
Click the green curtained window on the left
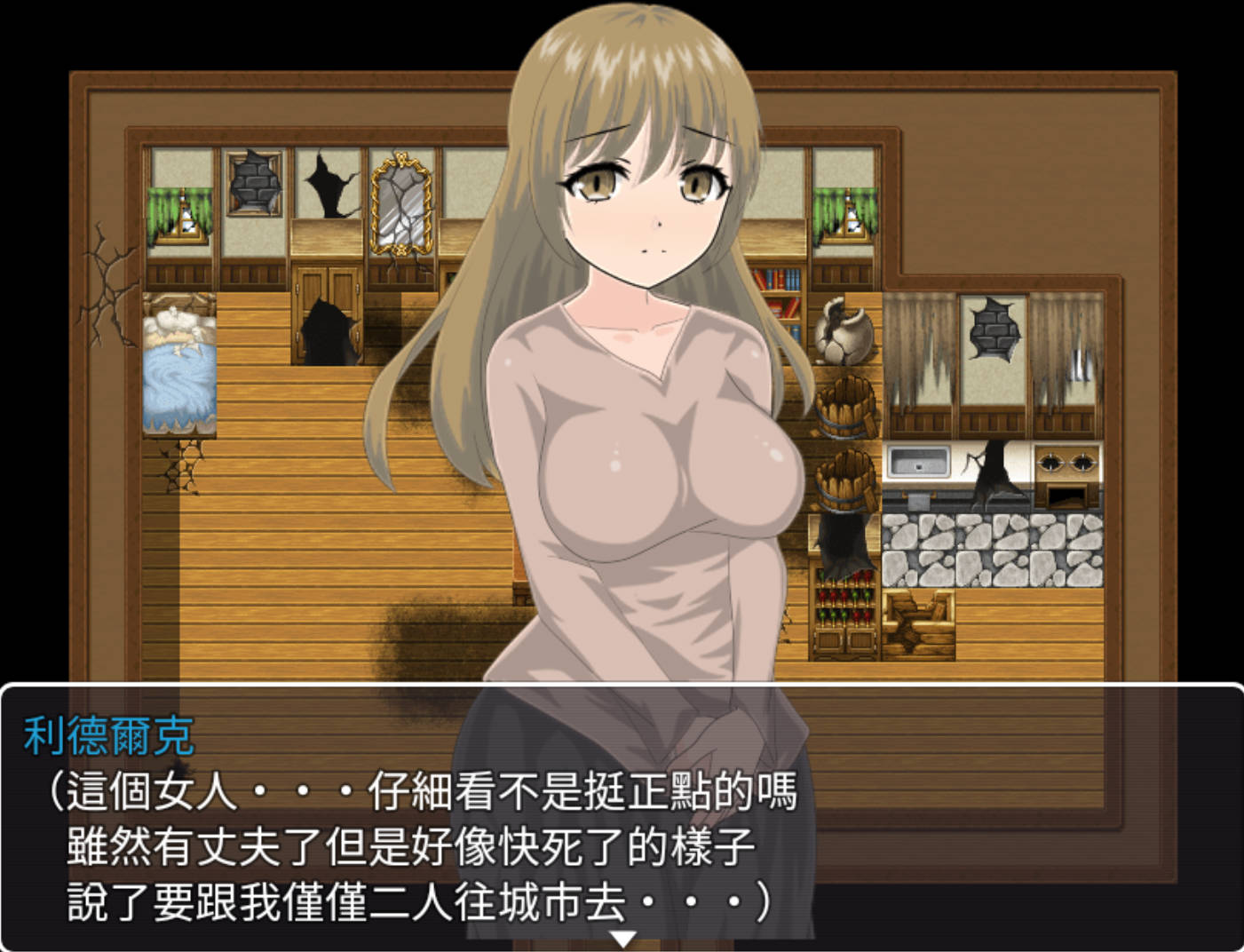[178, 213]
